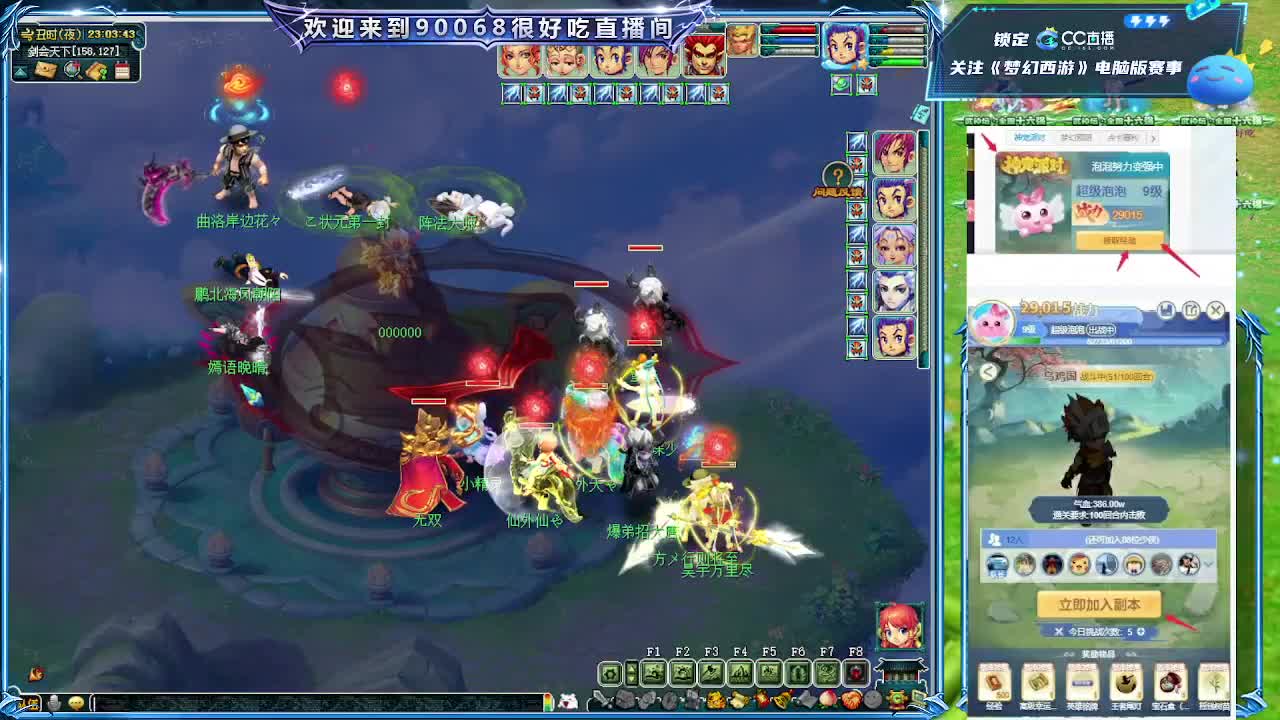Open the trade pouch icon in the top-left panel
The width and height of the screenshot is (1280, 720).
coord(96,69)
